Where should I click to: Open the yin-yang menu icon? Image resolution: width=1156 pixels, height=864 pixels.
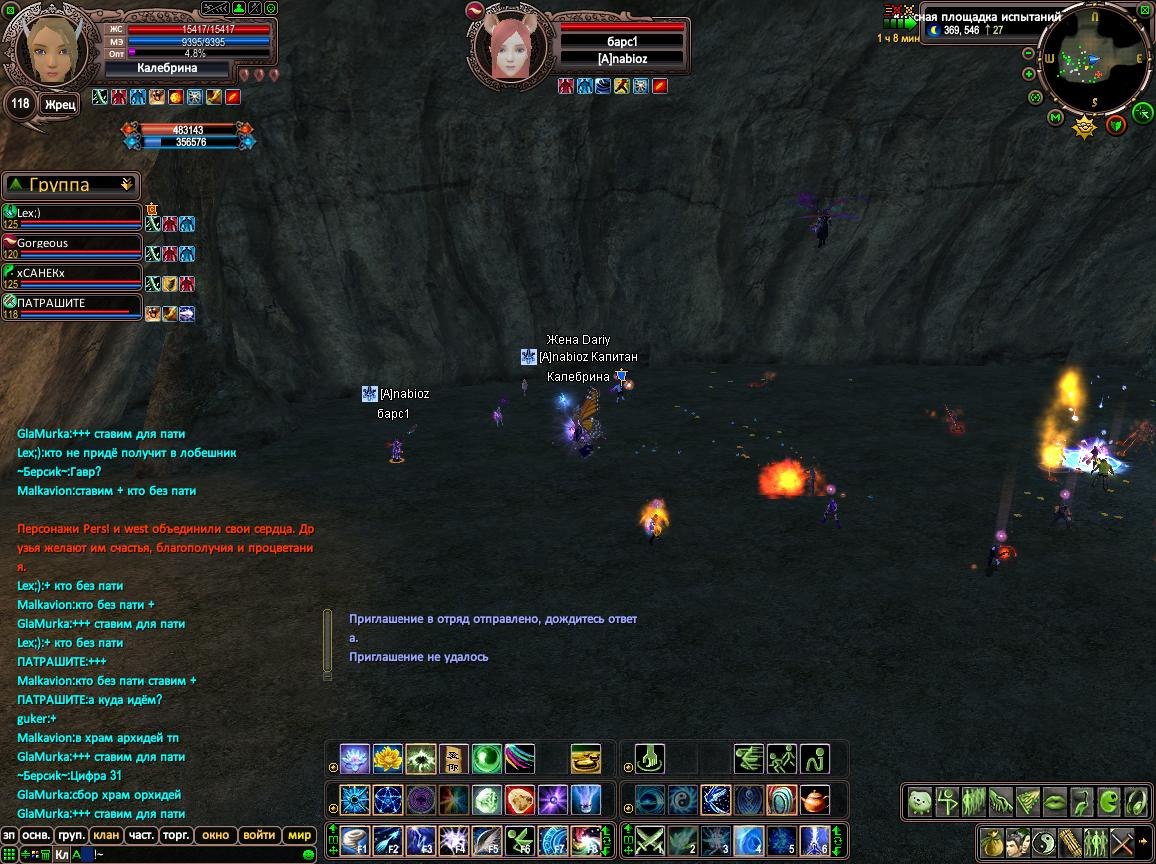(1043, 841)
